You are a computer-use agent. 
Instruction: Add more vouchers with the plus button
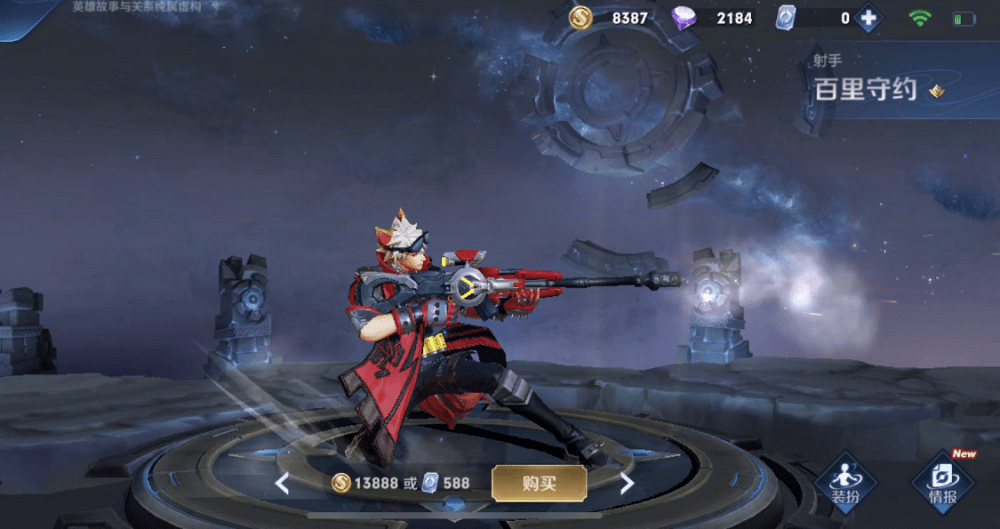point(868,18)
